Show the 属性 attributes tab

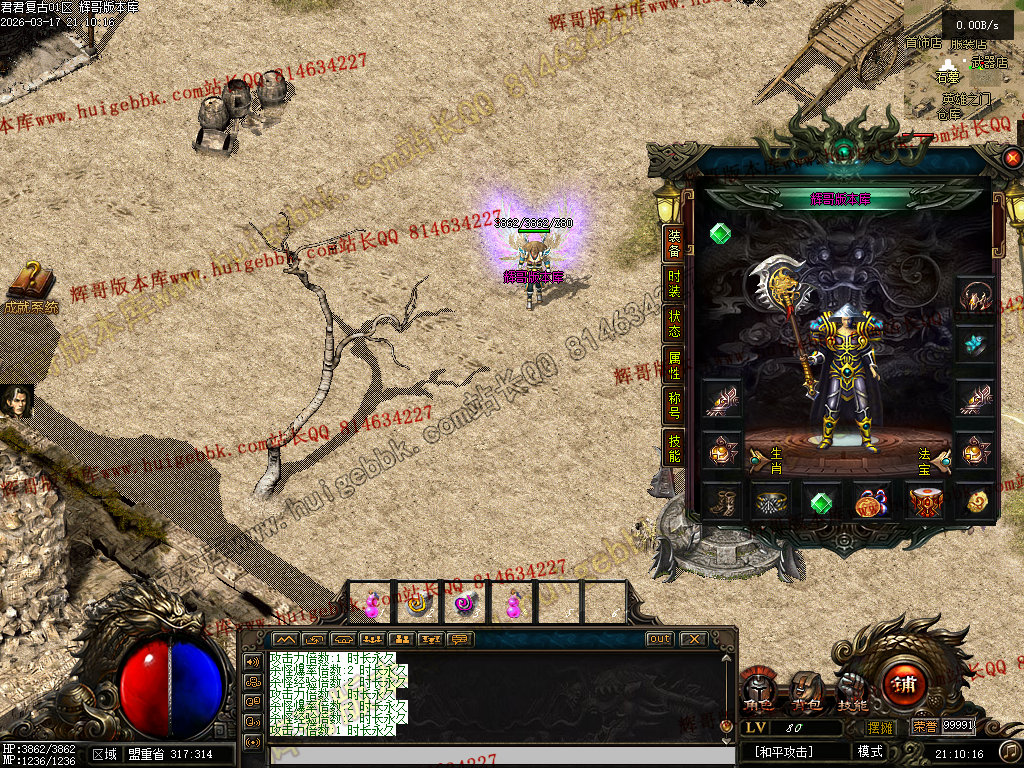point(675,365)
